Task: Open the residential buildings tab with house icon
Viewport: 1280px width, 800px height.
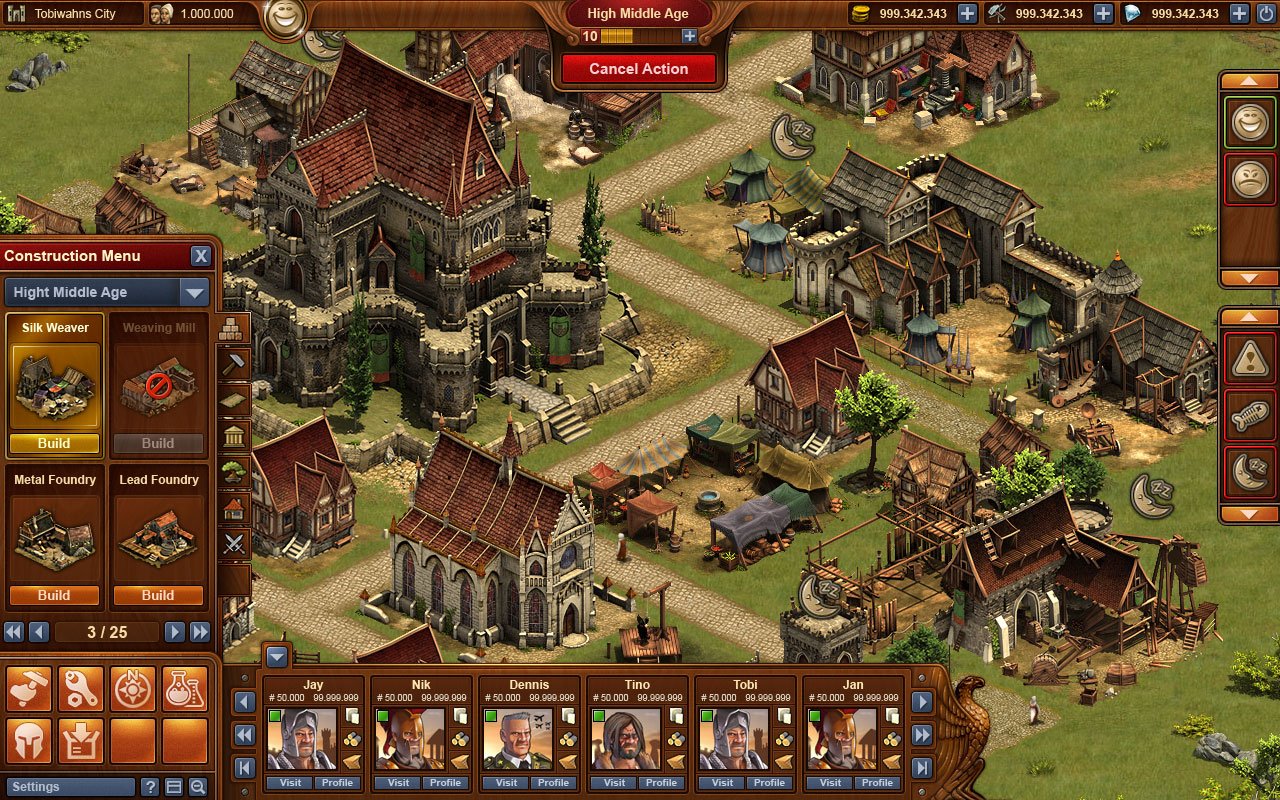Action: click(x=235, y=508)
